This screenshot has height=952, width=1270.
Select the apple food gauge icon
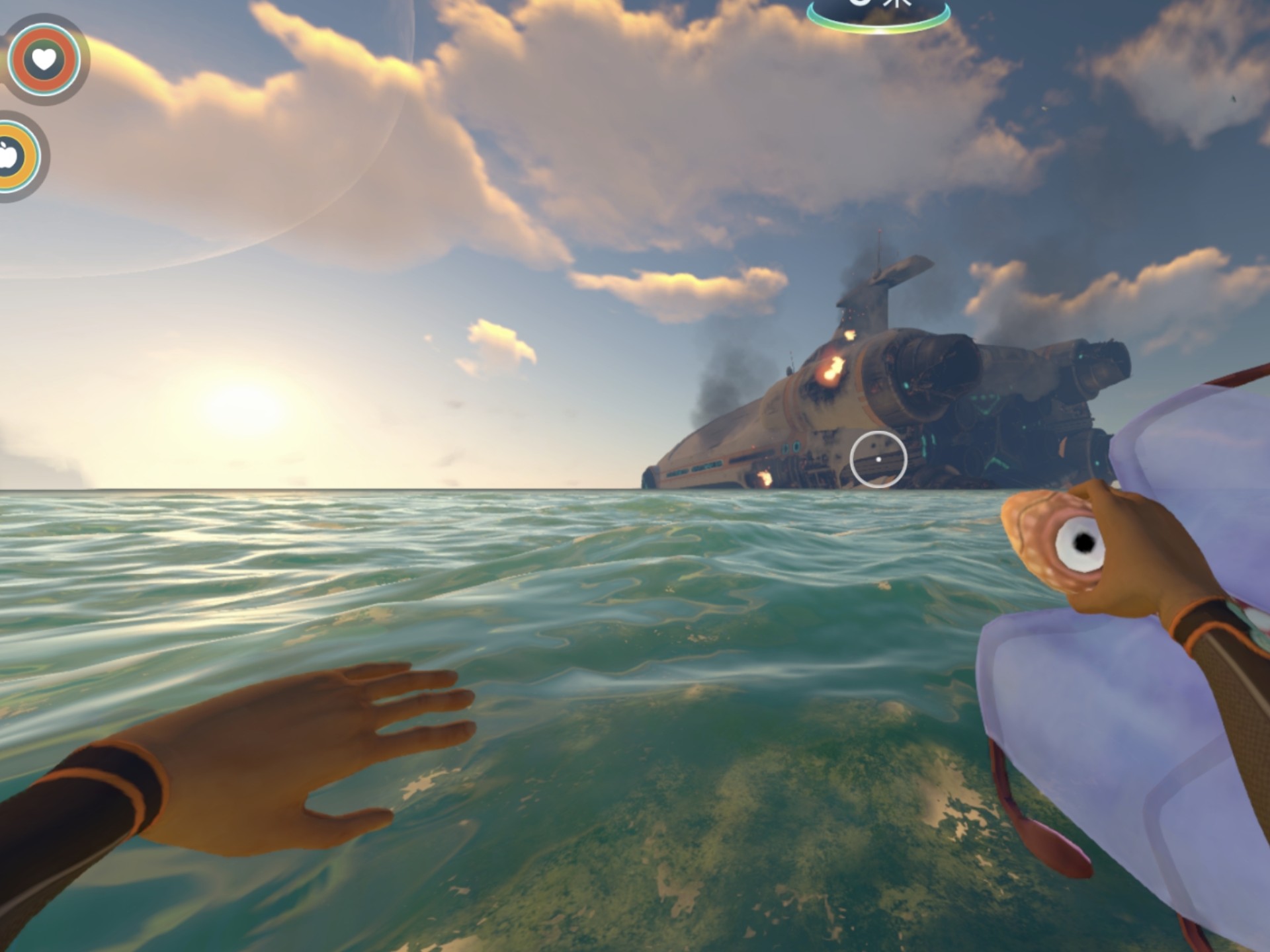pos(9,157)
